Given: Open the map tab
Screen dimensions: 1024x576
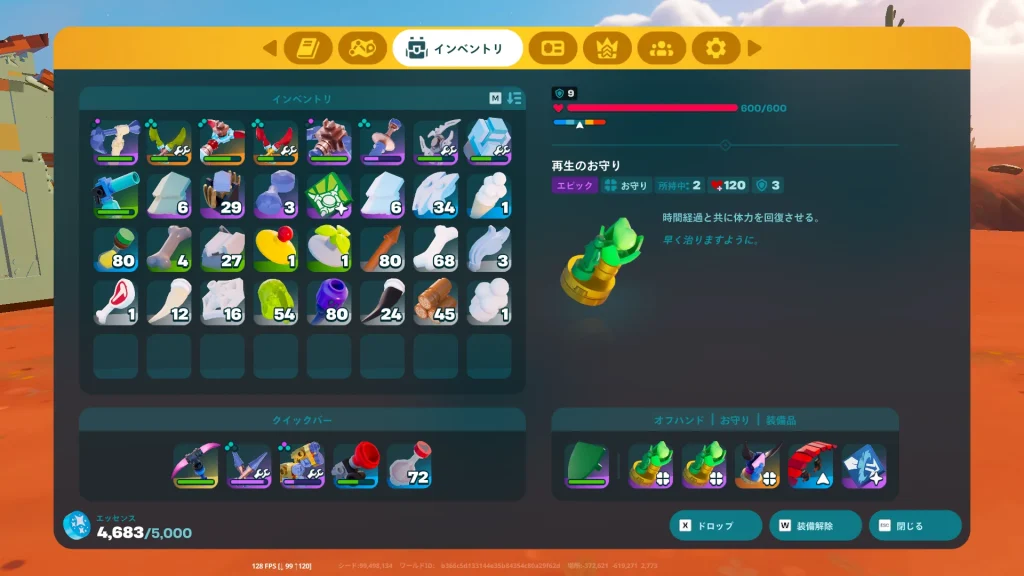Looking at the screenshot, I should click(x=362, y=48).
